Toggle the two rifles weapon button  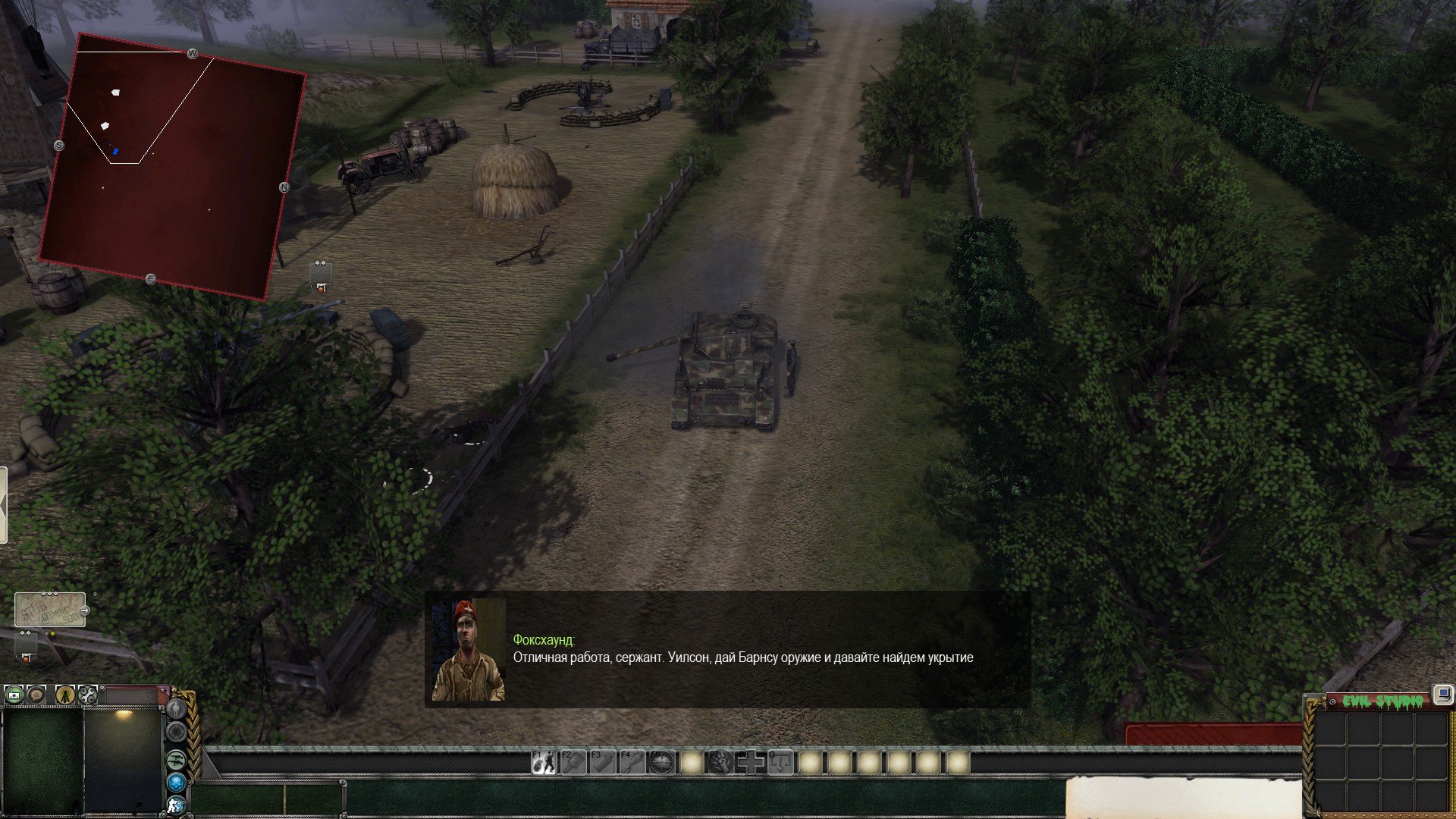[x=176, y=758]
